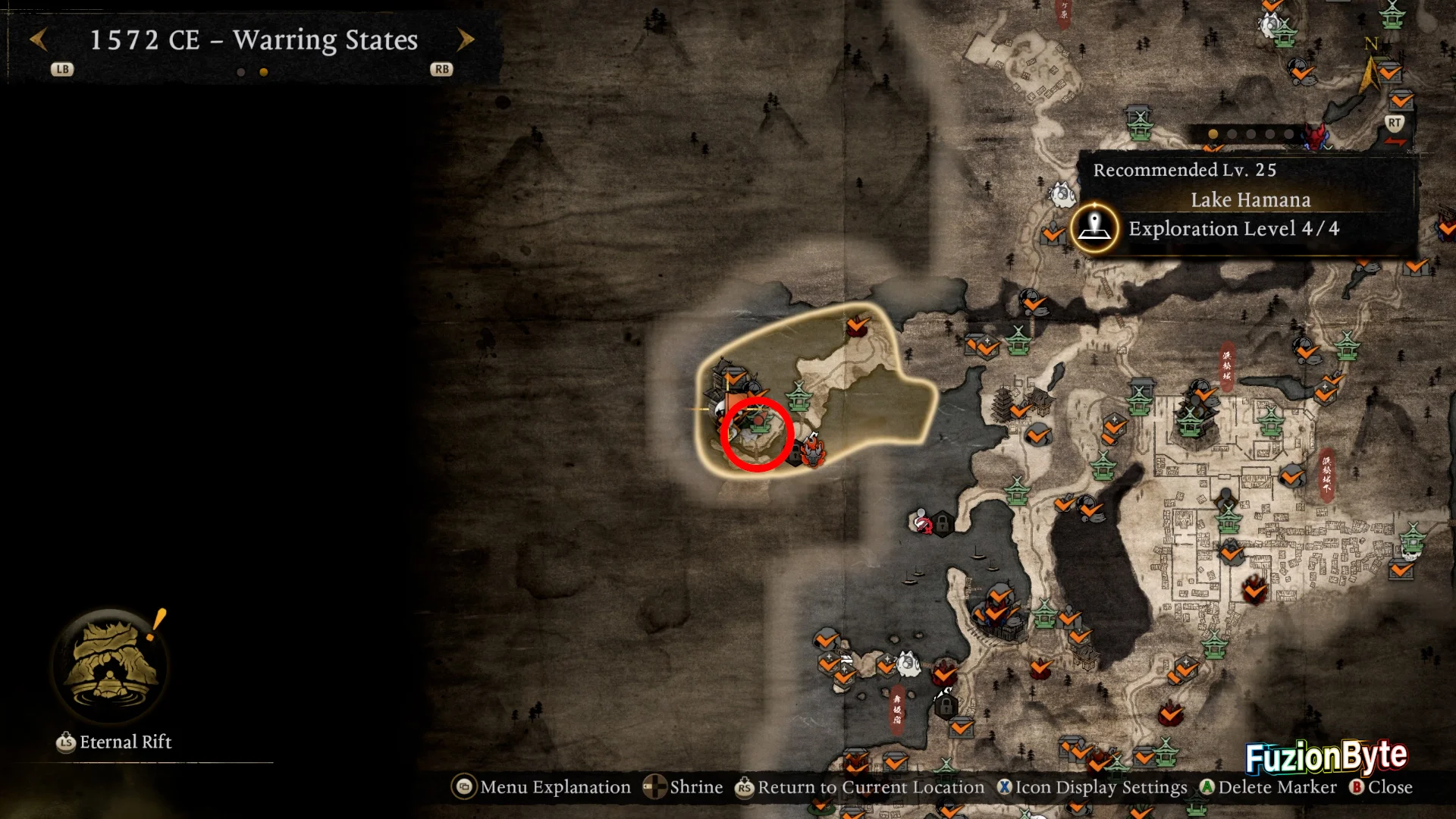
Task: Delete Marker using the bottom bar option
Action: tap(1268, 787)
